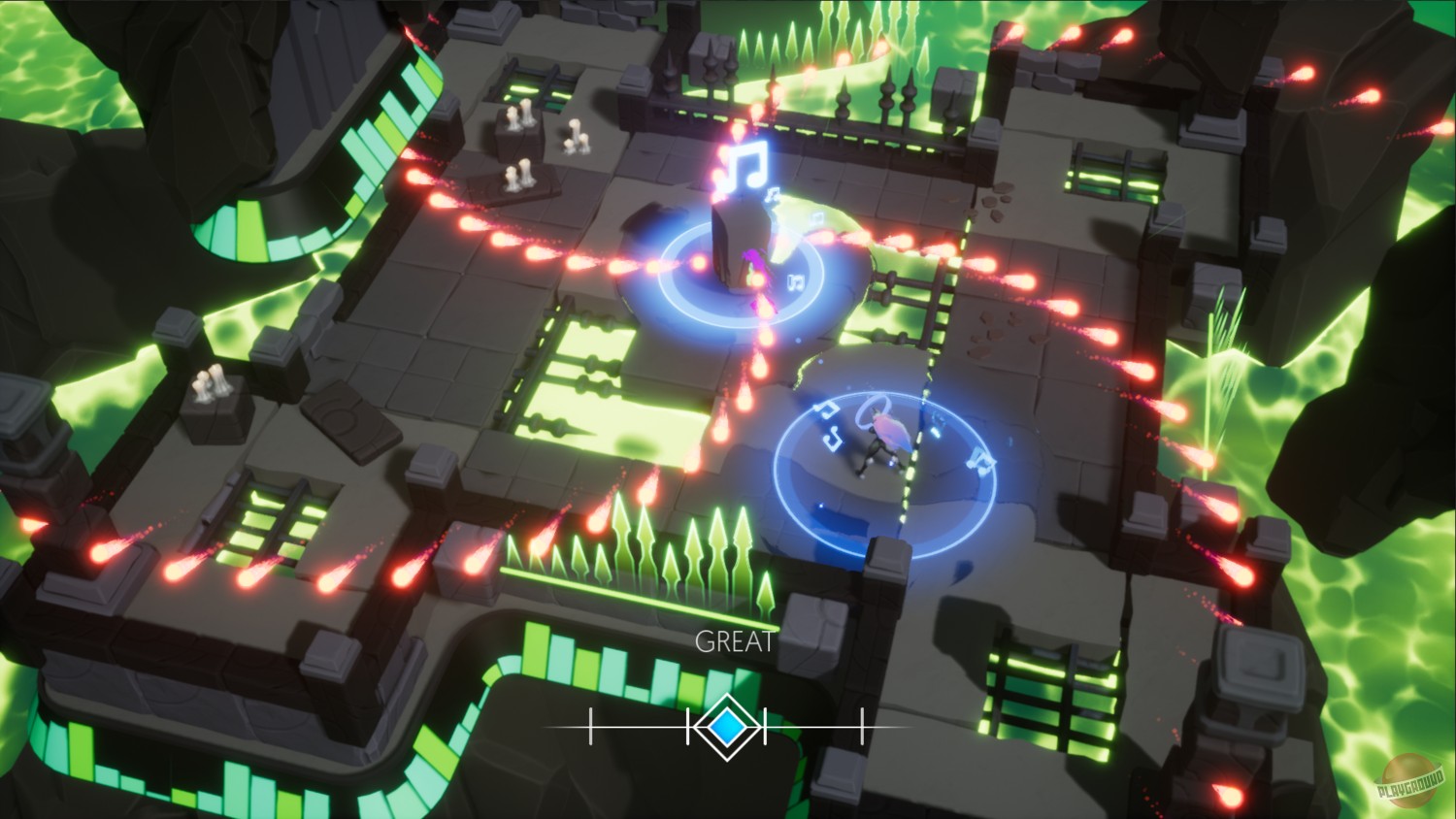Click the stone obelisk in the blue ring
This screenshot has width=1456, height=819.
click(x=738, y=243)
